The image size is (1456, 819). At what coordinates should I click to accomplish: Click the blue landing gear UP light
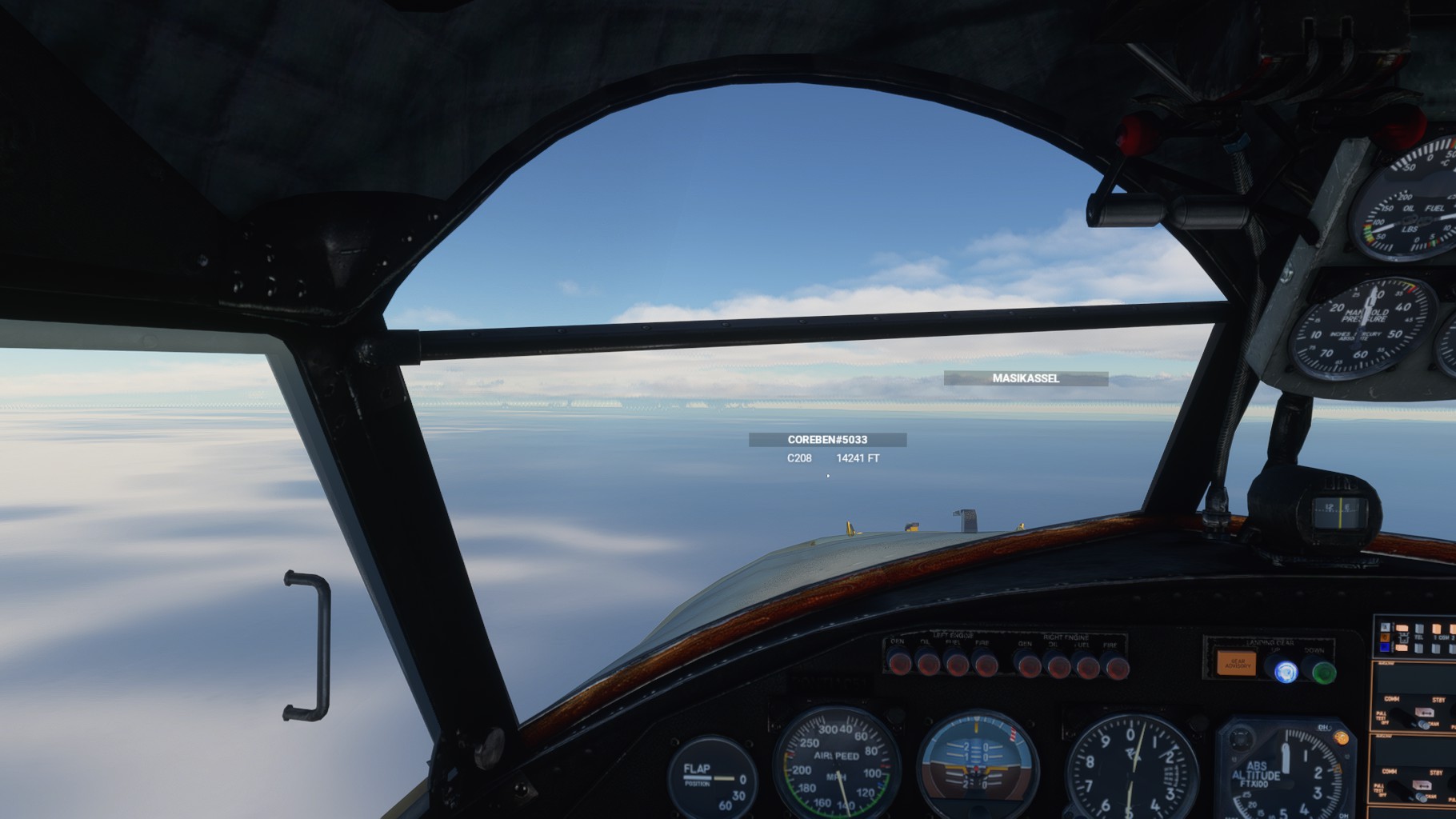1286,672
